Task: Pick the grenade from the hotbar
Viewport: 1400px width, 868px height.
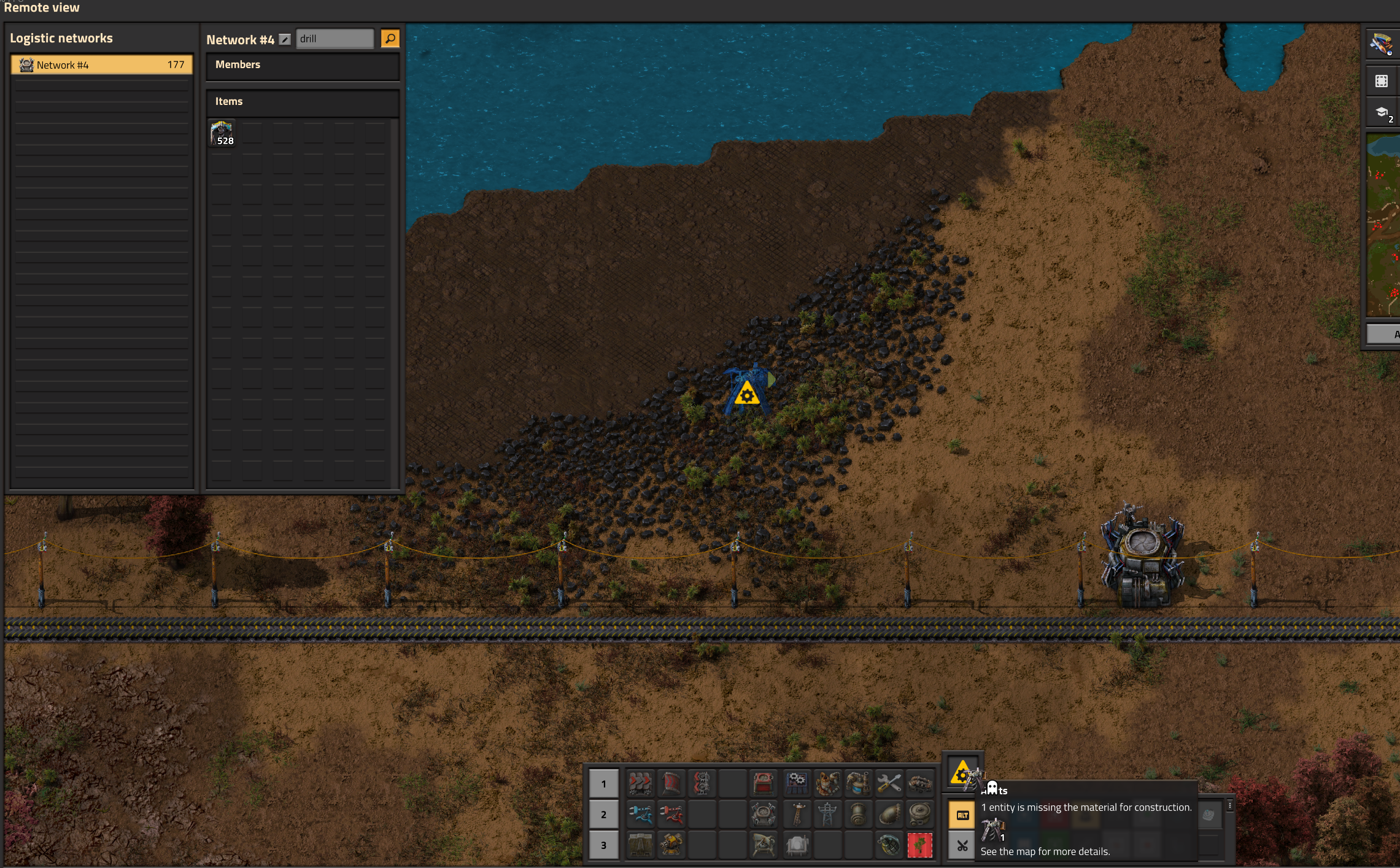Action: click(x=889, y=845)
